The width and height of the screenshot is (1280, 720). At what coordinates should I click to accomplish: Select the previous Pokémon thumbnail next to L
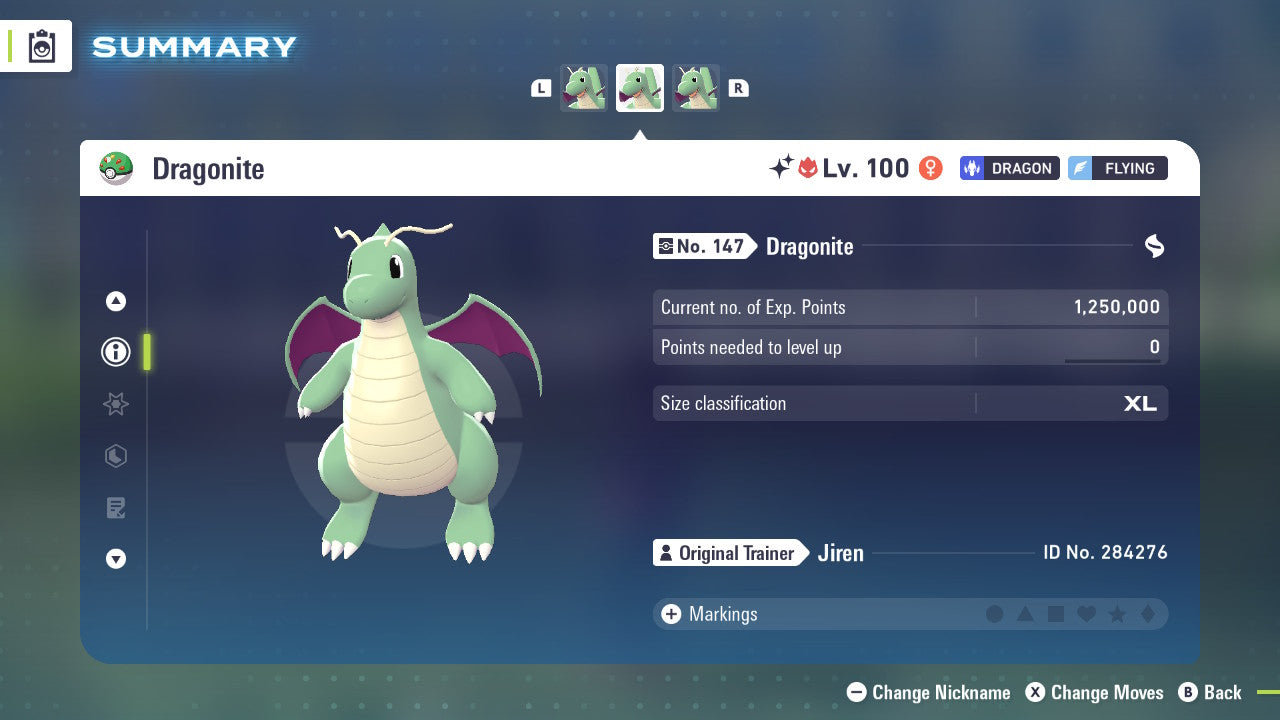(x=583, y=87)
